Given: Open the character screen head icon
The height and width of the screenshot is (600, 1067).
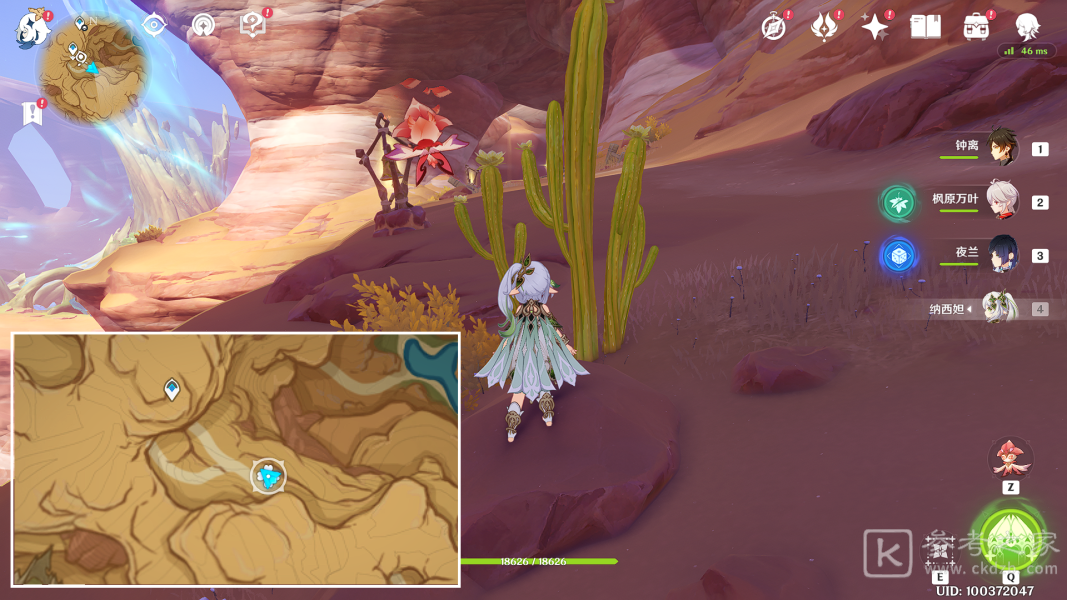Looking at the screenshot, I should 1027,27.
